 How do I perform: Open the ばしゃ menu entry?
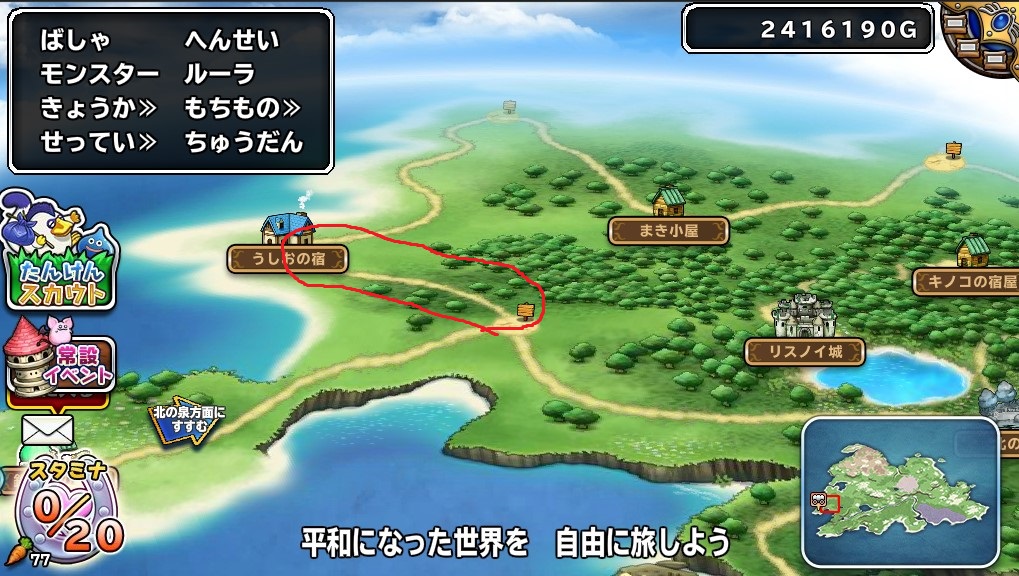pos(75,42)
